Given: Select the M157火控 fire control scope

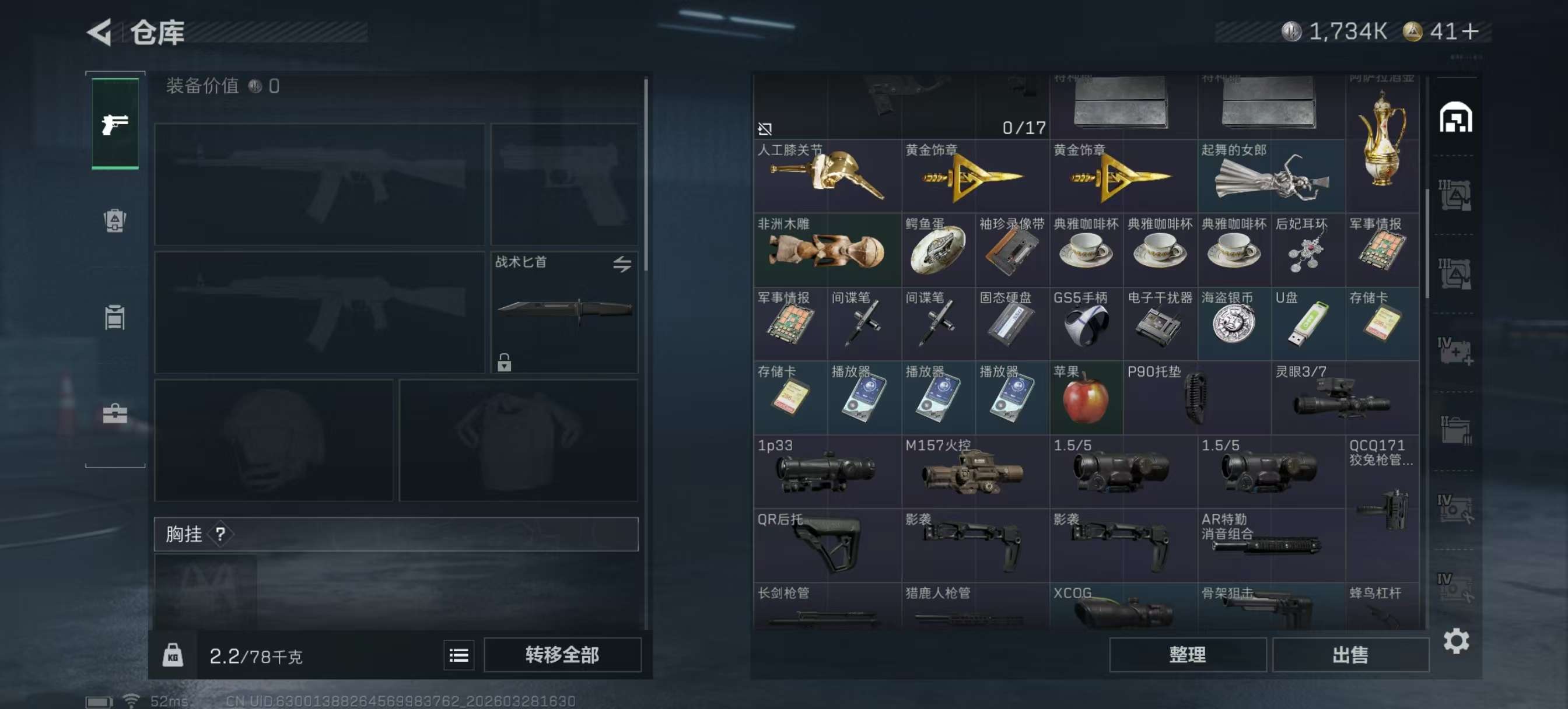Looking at the screenshot, I should [x=975, y=472].
